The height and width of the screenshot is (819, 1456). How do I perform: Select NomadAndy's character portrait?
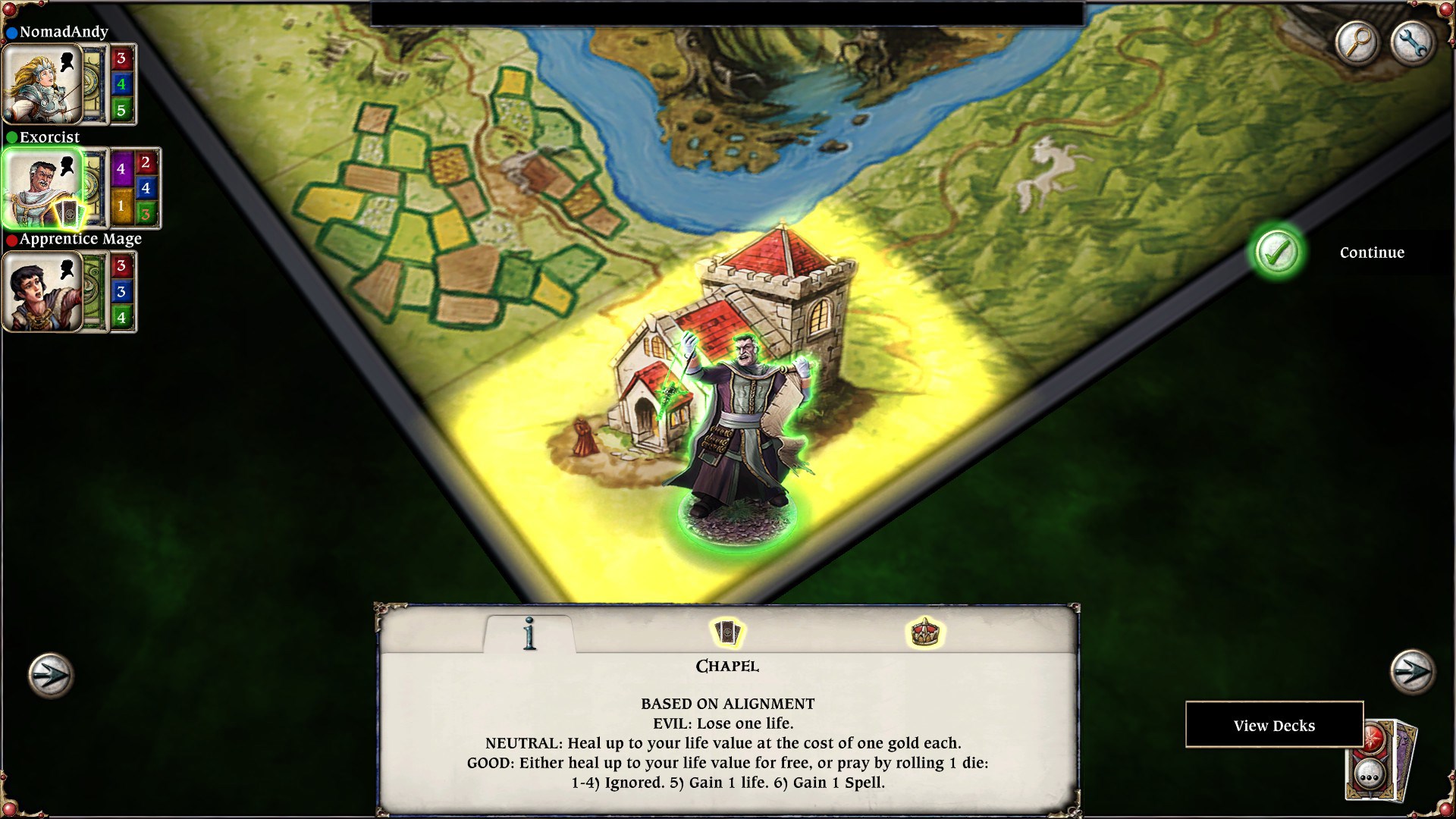tap(42, 83)
